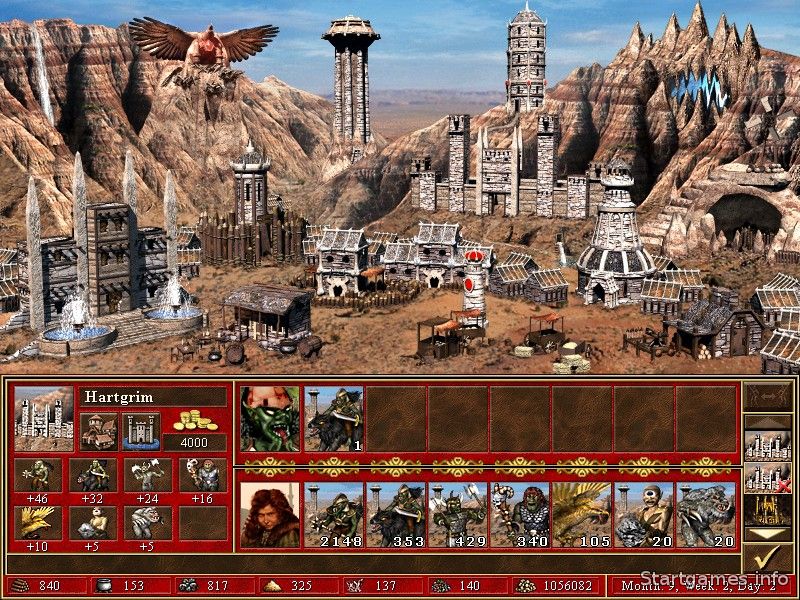Choose the wolf raider stack of 353
The height and width of the screenshot is (600, 800).
pos(396,515)
